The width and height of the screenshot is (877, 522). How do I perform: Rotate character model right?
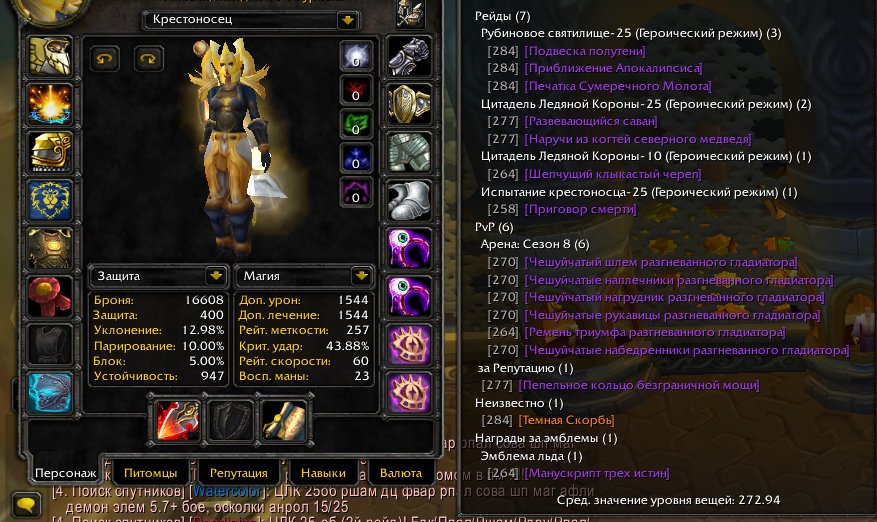(149, 59)
